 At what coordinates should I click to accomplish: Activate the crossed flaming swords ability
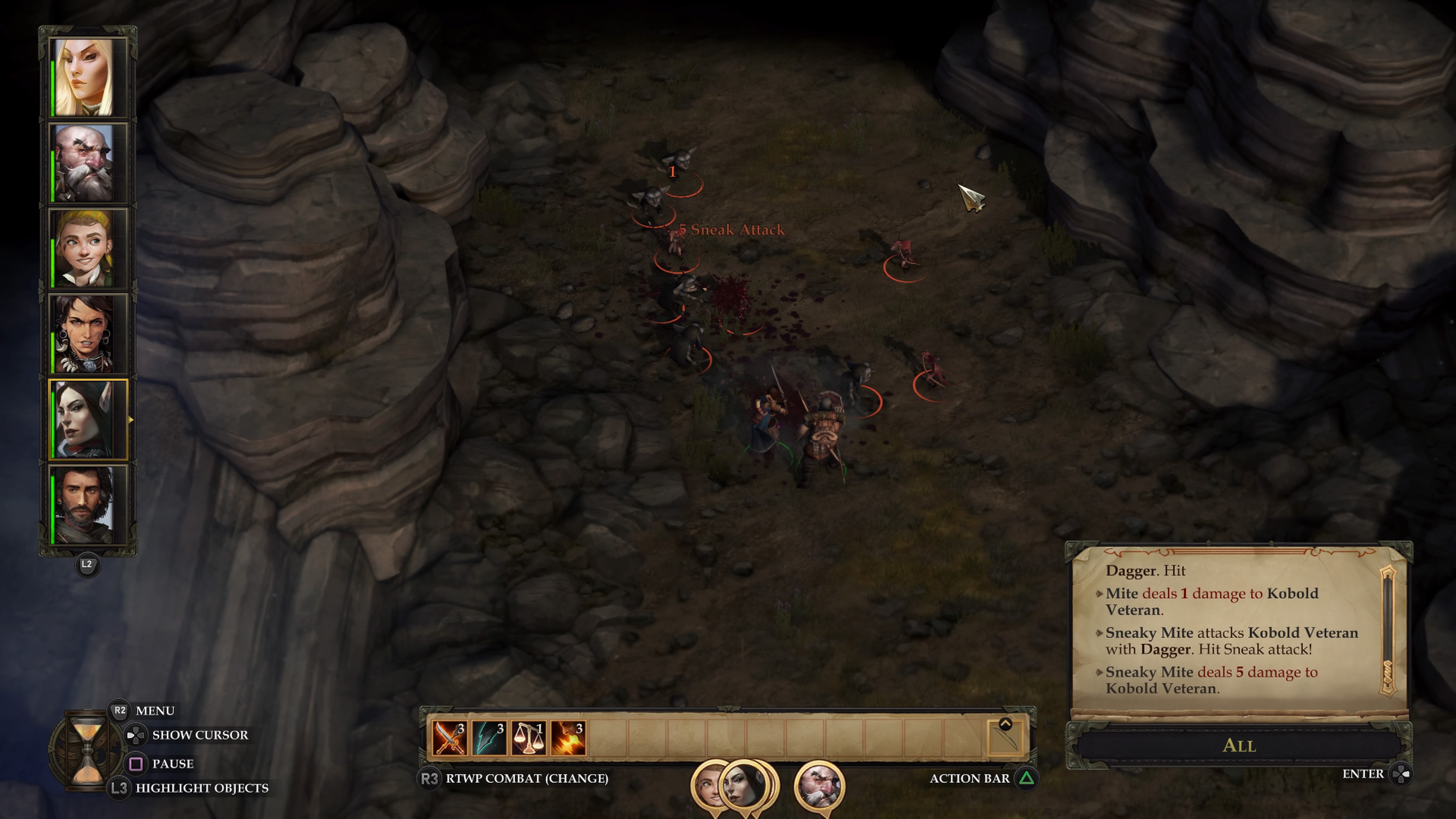coord(449,737)
